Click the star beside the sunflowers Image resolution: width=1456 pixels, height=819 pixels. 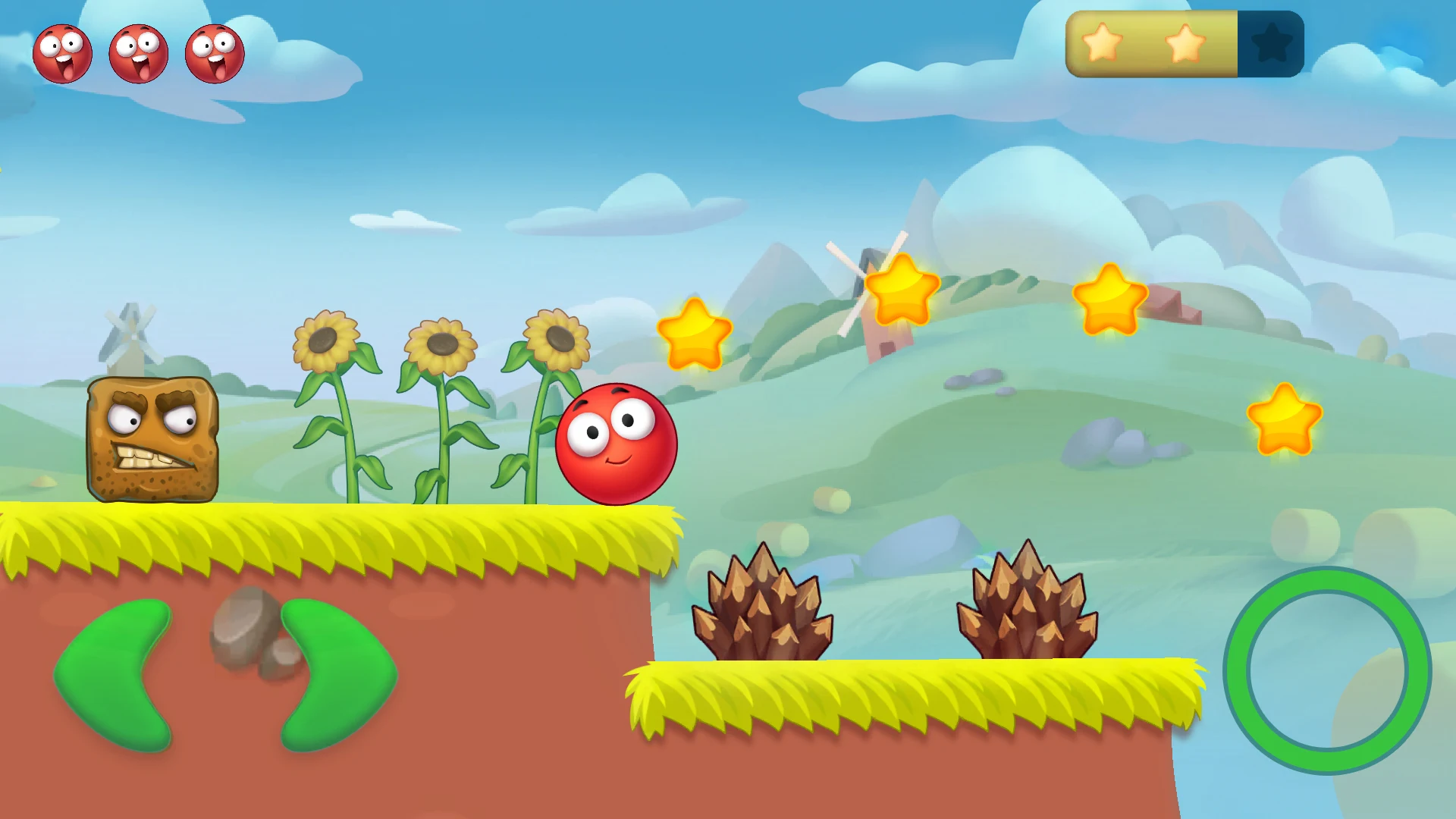(x=694, y=334)
